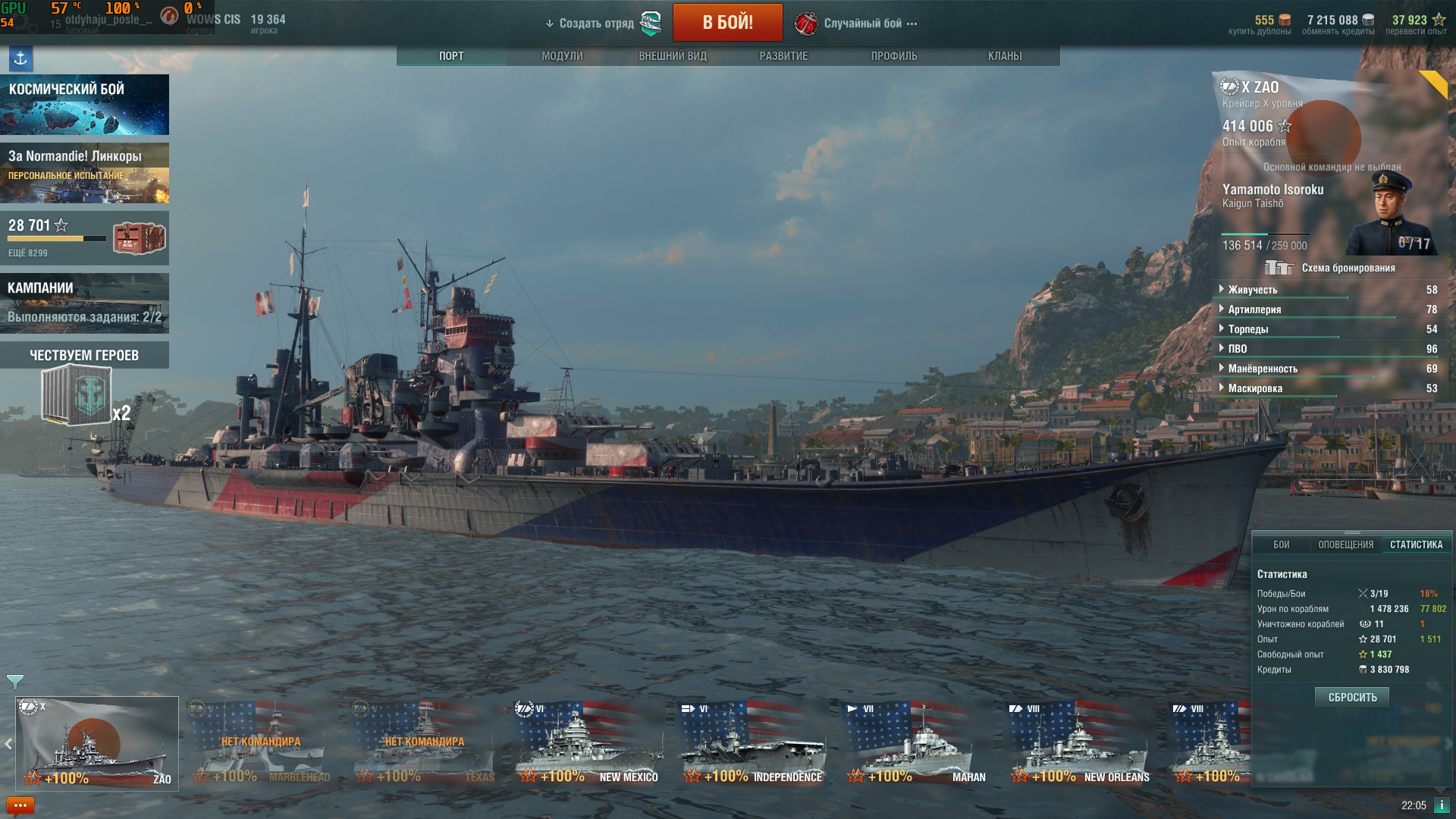
Task: View the За Normandie! personal challenge
Action: [84, 173]
